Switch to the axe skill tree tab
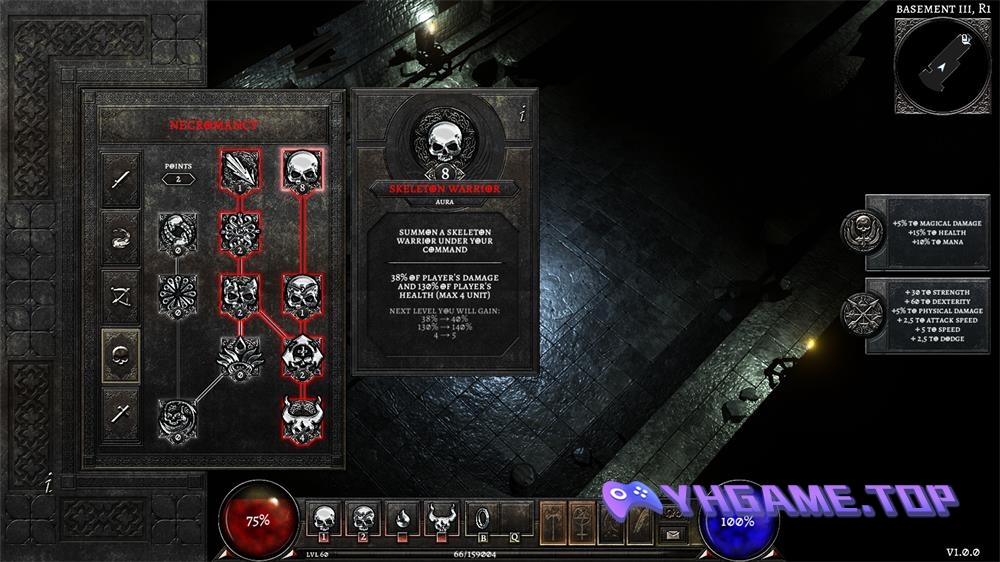 pyautogui.click(x=120, y=409)
